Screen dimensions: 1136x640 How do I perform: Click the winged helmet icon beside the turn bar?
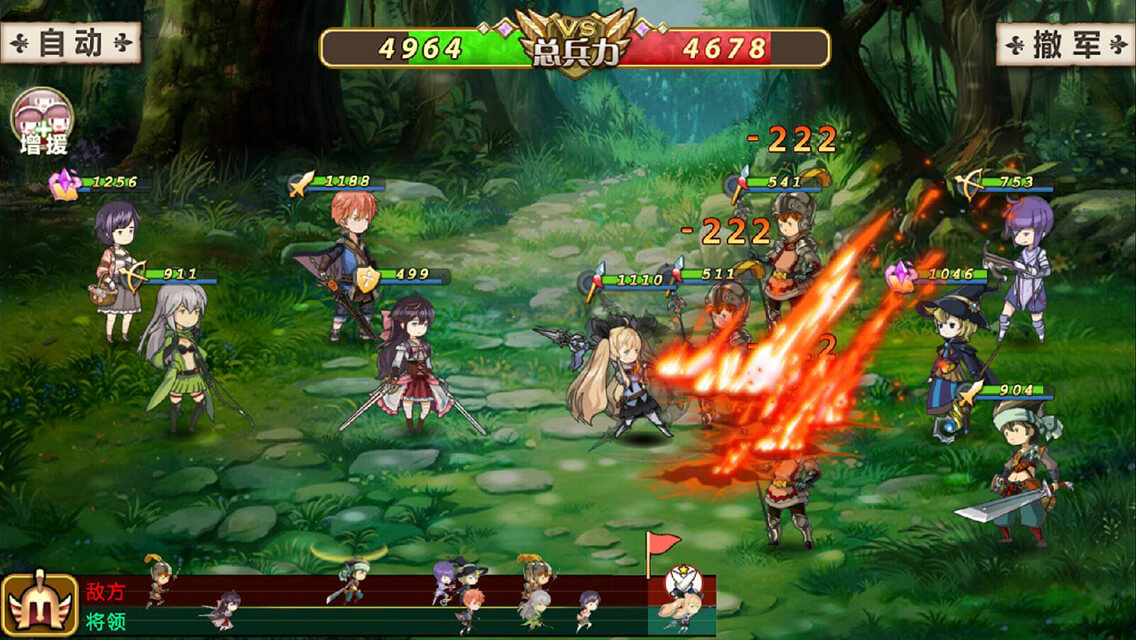coord(39,605)
